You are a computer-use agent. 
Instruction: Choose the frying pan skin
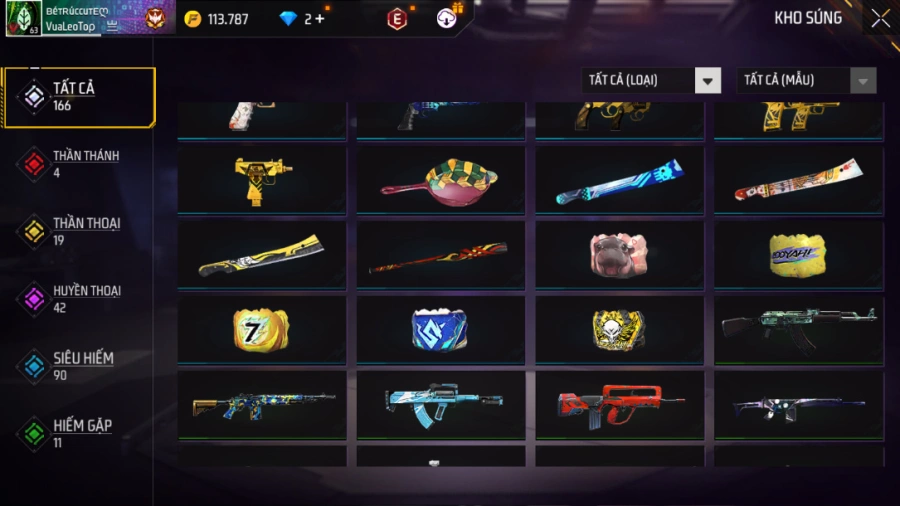coord(440,180)
